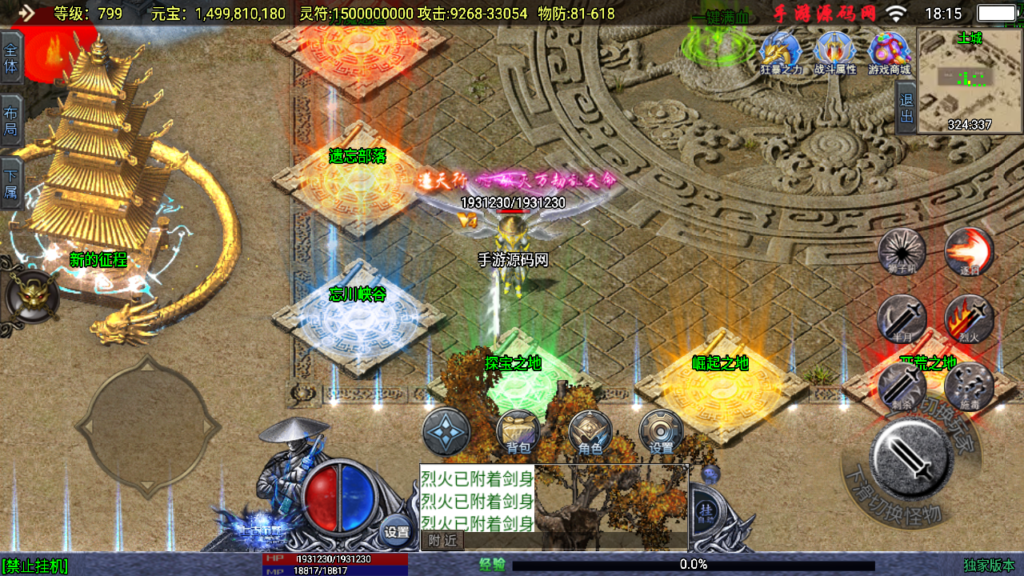Screen dimensions: 1024x576
Task: Switch to the 附近 nearby chat tab
Action: [x=442, y=540]
